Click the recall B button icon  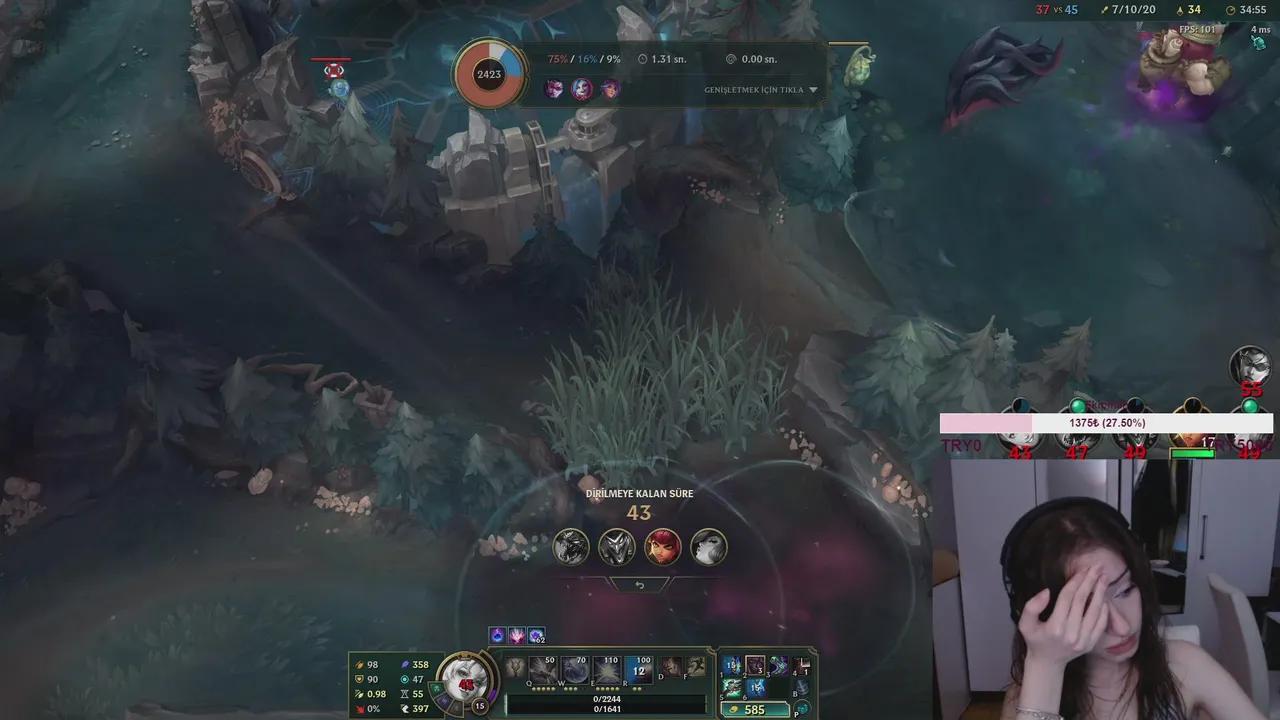(801, 688)
